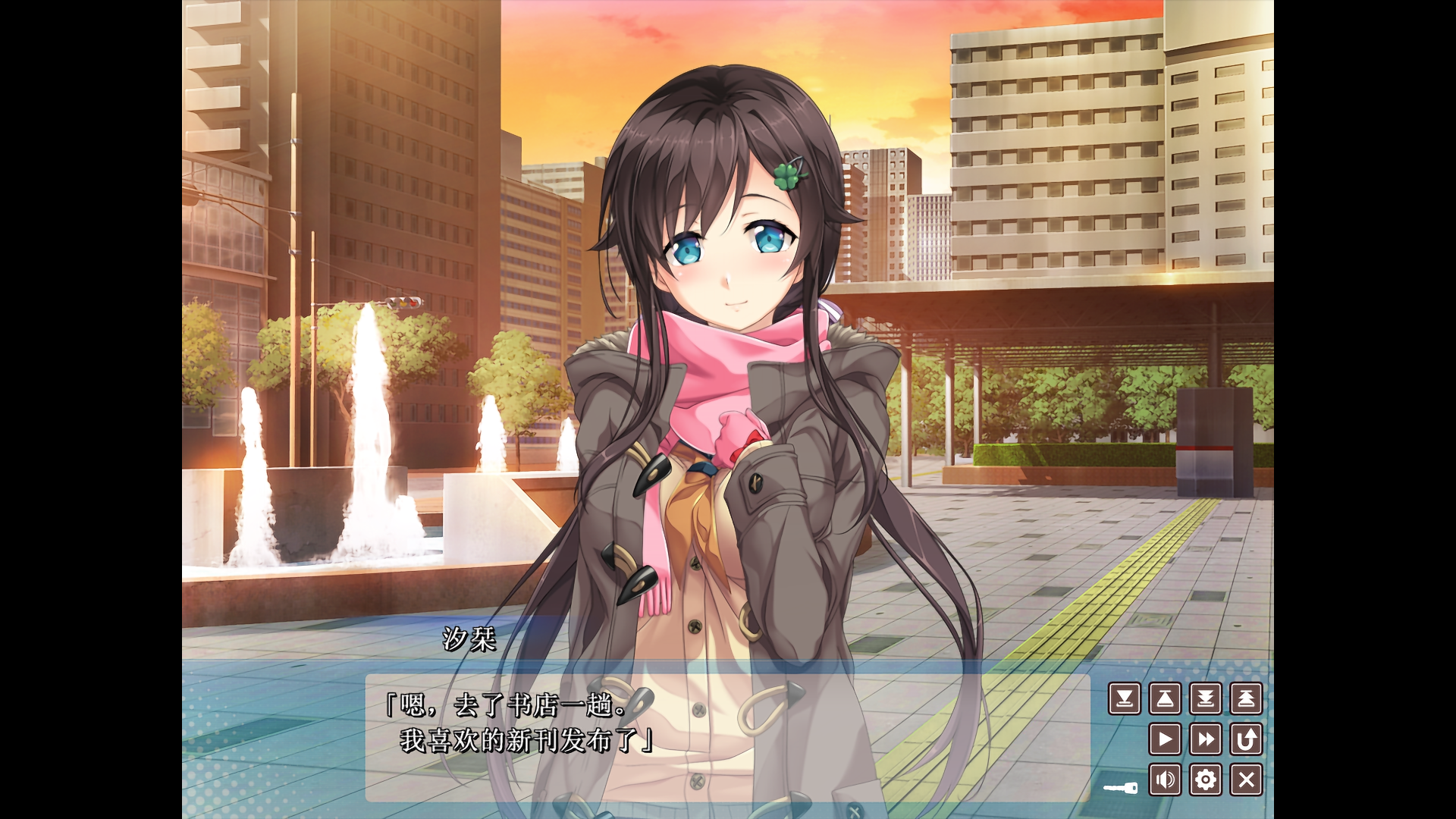This screenshot has width=1456, height=819.
Task: Open load via the single up-arrow button
Action: pyautogui.click(x=1165, y=698)
